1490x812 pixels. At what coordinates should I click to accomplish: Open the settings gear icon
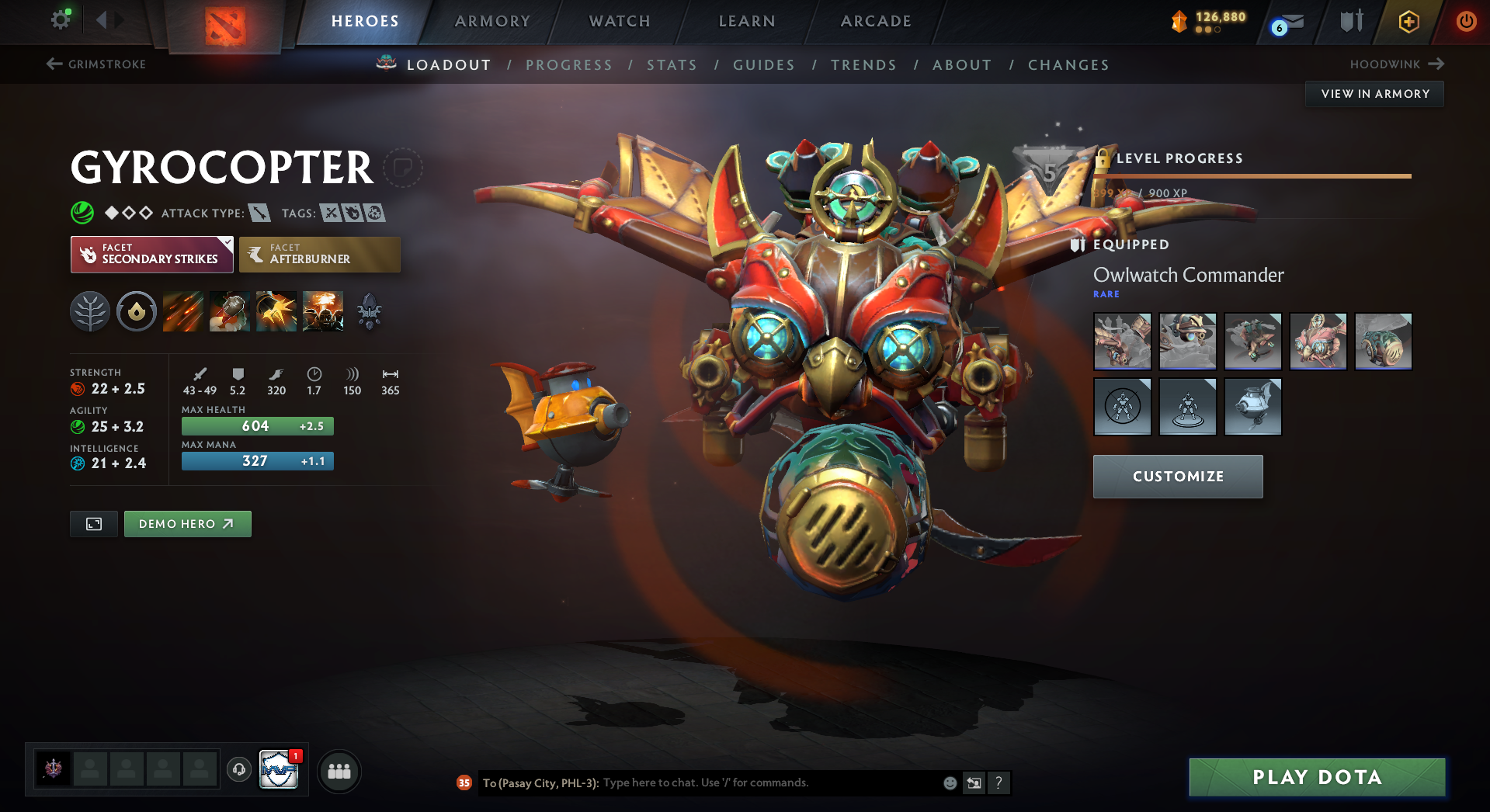coord(60,19)
